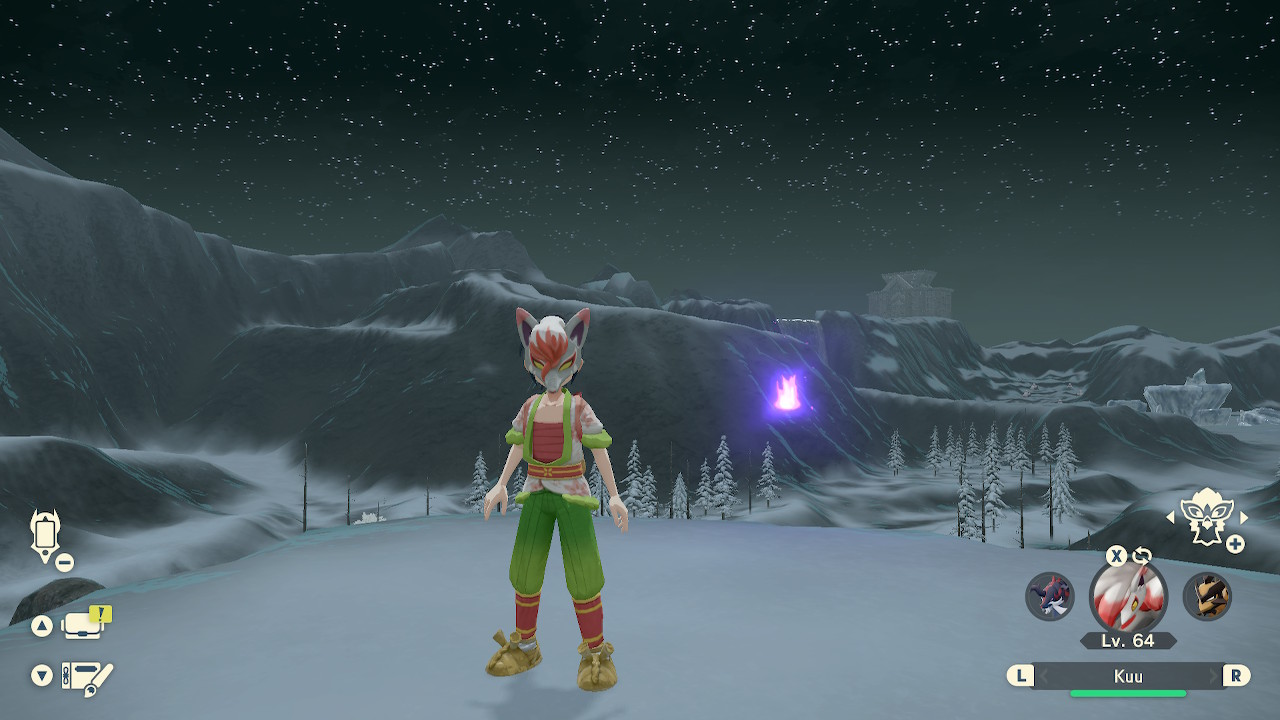Click the Kuu name bar

coord(1128,676)
